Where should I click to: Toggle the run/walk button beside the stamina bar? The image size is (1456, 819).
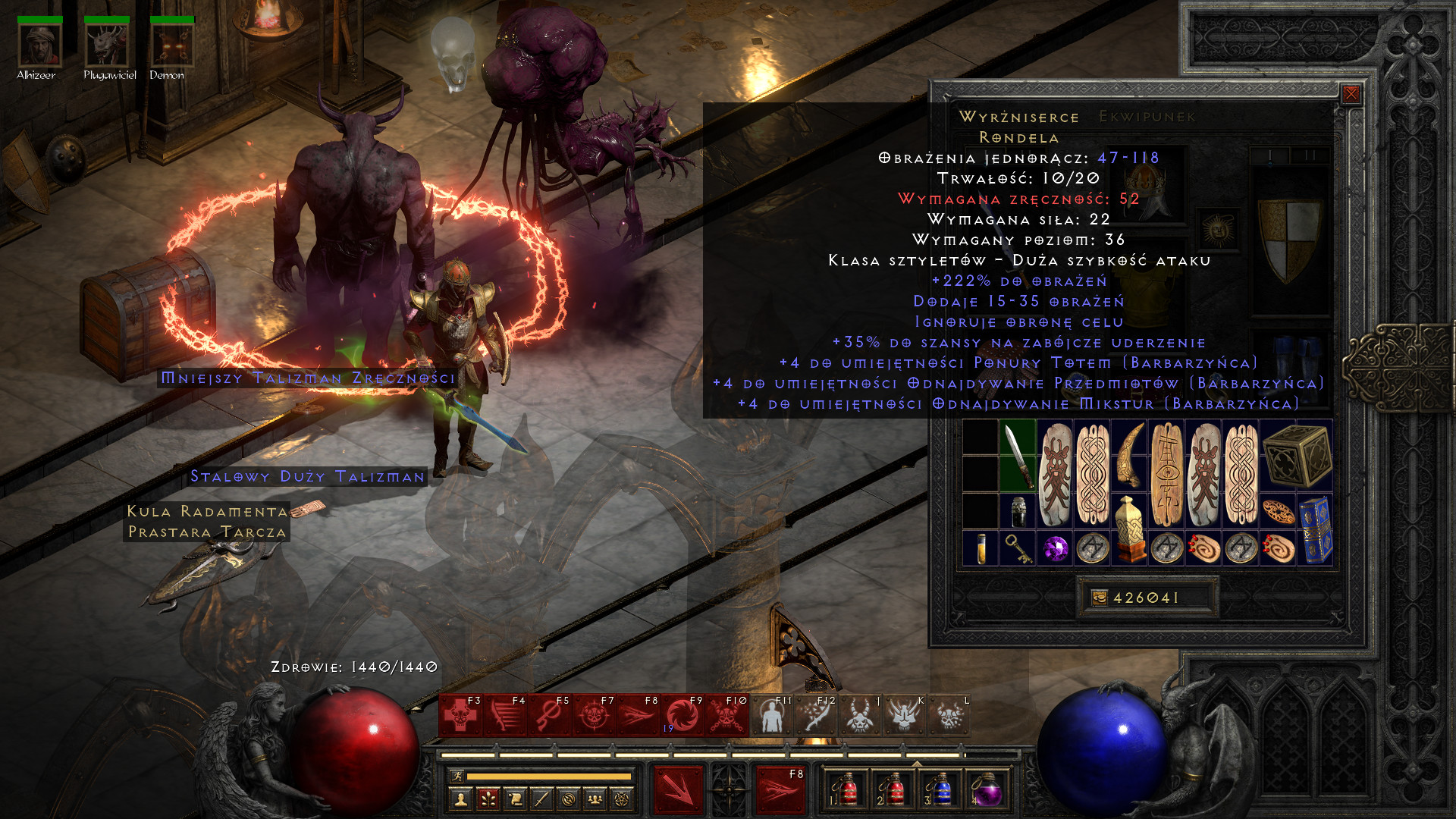456,776
